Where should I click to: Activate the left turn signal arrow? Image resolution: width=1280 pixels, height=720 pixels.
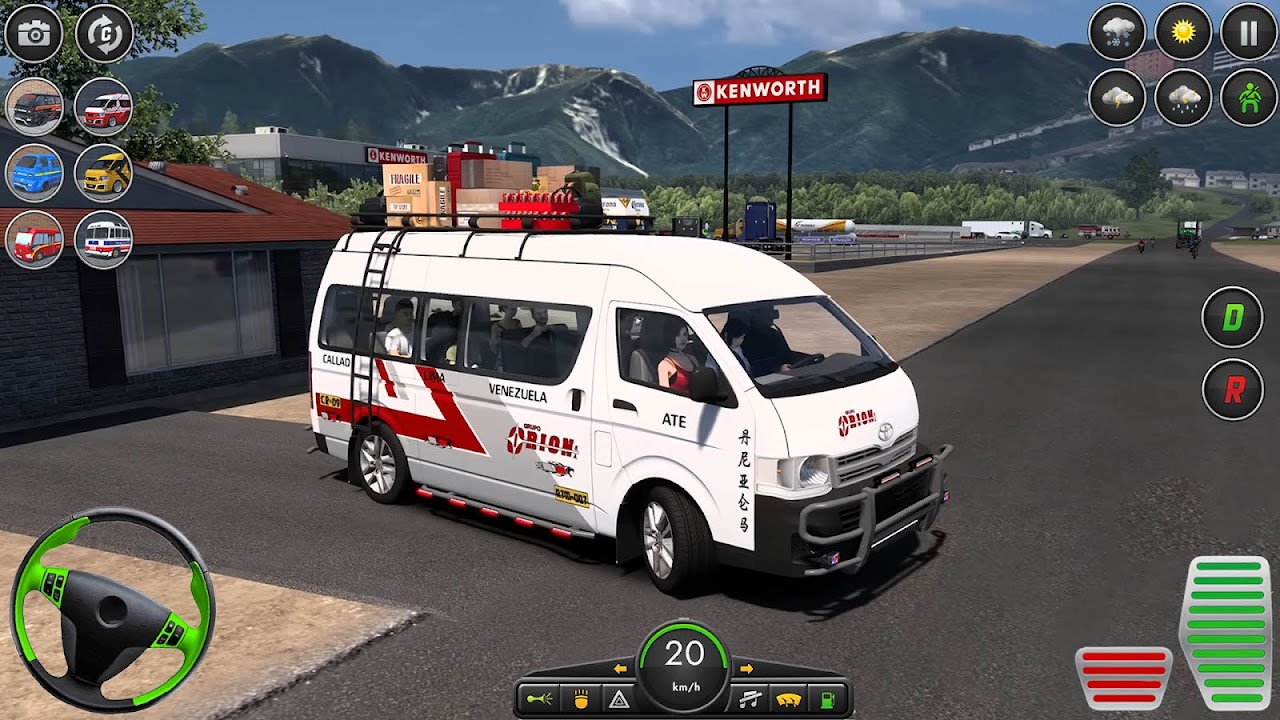click(x=620, y=668)
